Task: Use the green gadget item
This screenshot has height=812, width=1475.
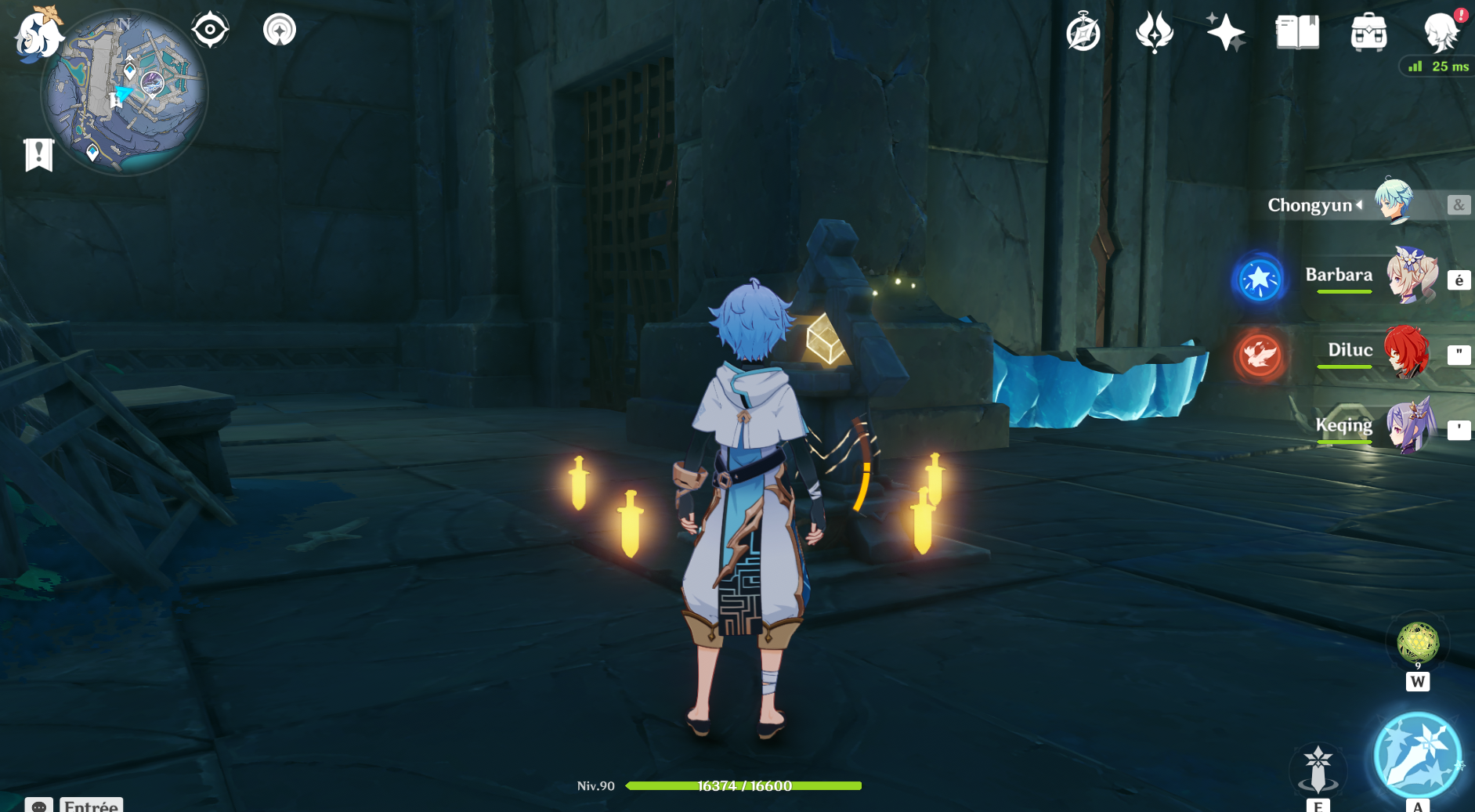Action: [1417, 643]
